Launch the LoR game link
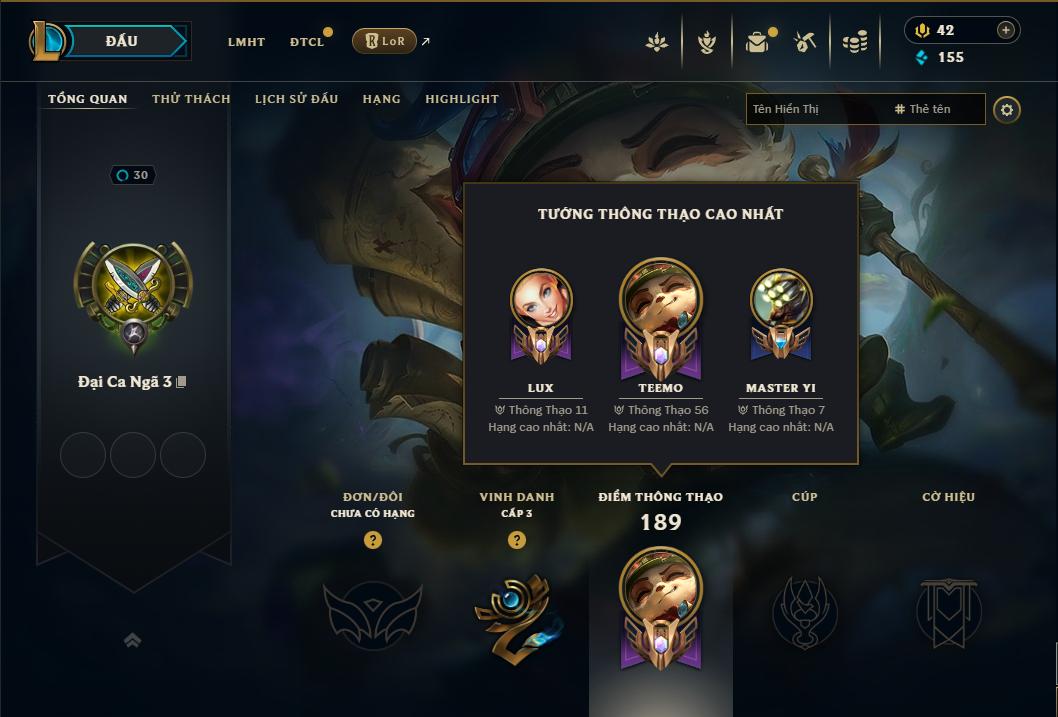The width and height of the screenshot is (1058, 717). point(385,41)
